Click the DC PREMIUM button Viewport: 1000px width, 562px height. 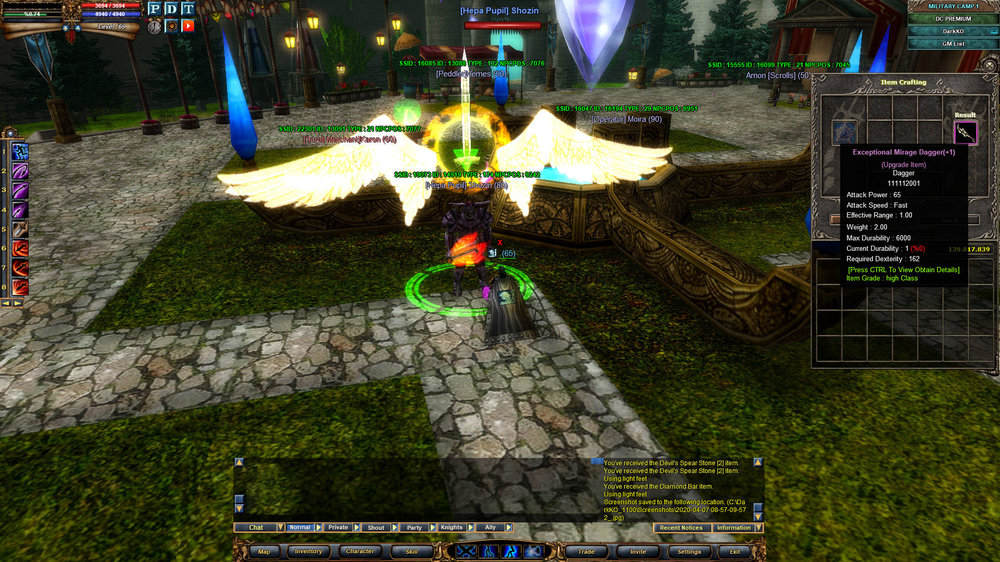tap(952, 19)
